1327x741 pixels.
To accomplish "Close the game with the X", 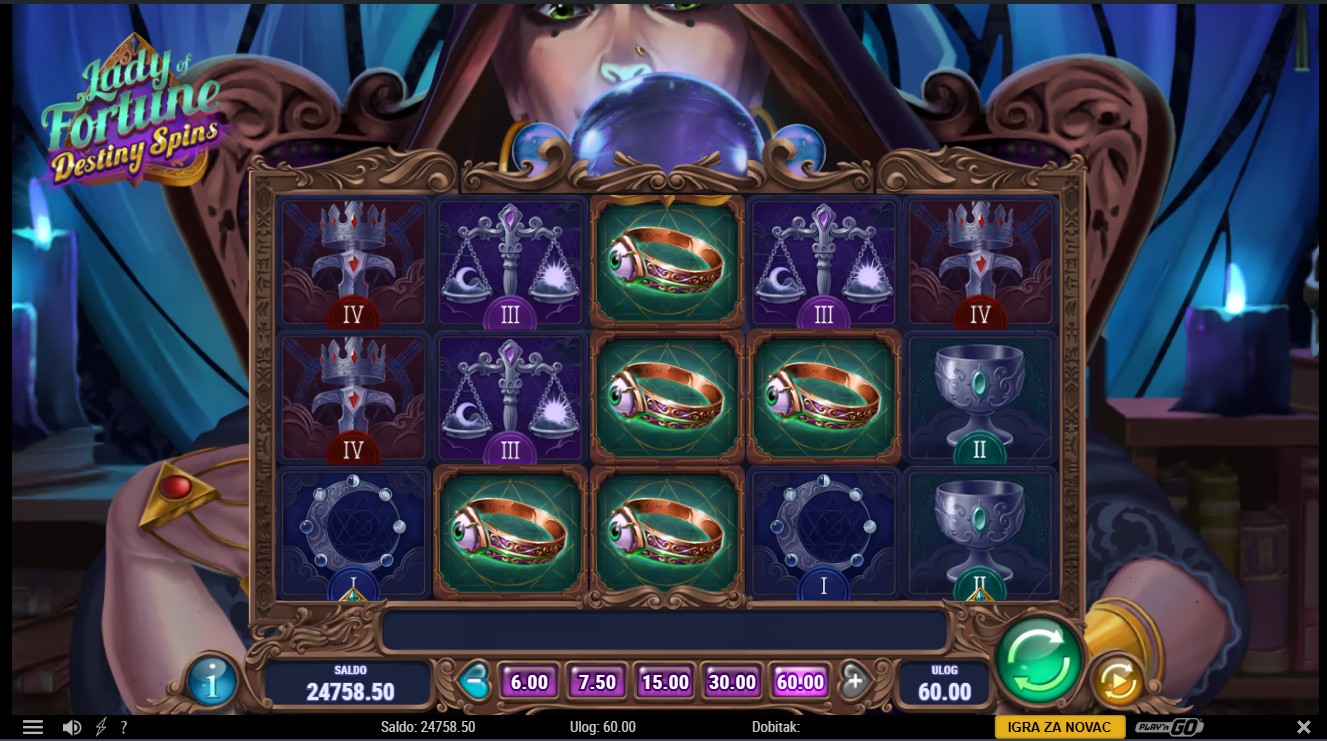I will pyautogui.click(x=1303, y=727).
